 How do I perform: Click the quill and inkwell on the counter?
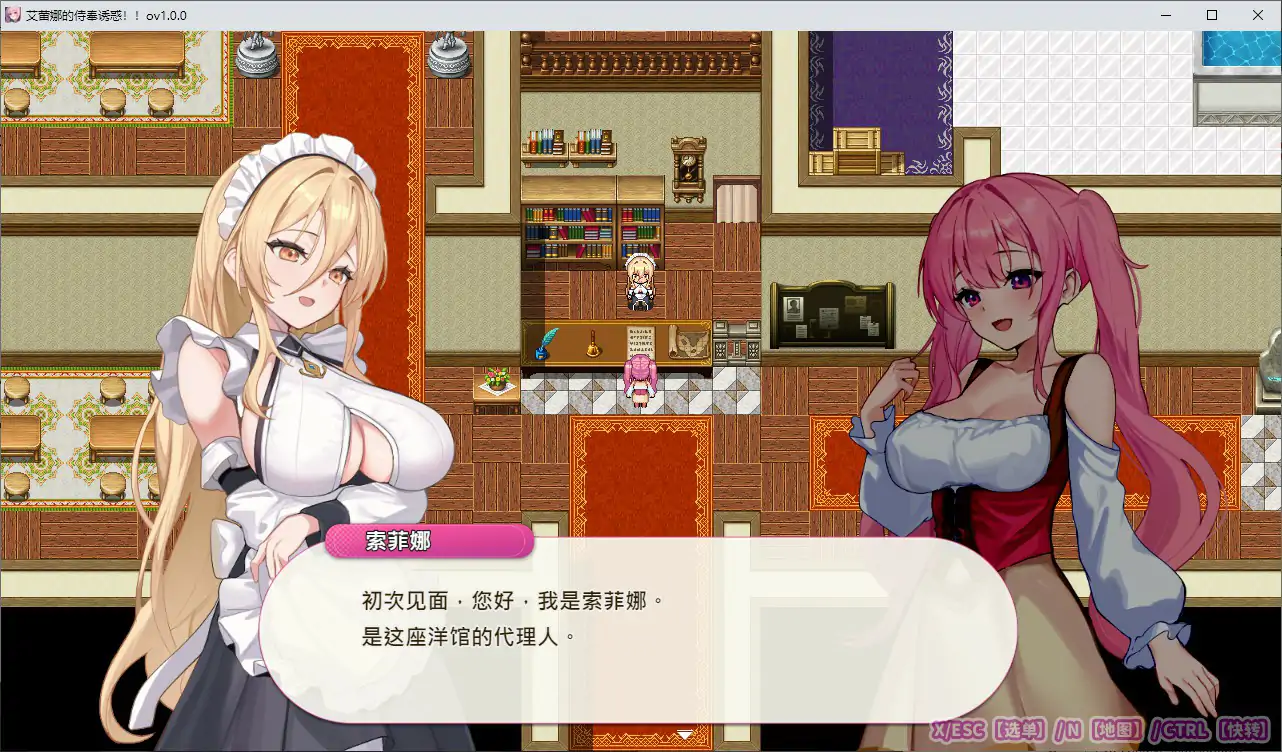click(x=545, y=343)
